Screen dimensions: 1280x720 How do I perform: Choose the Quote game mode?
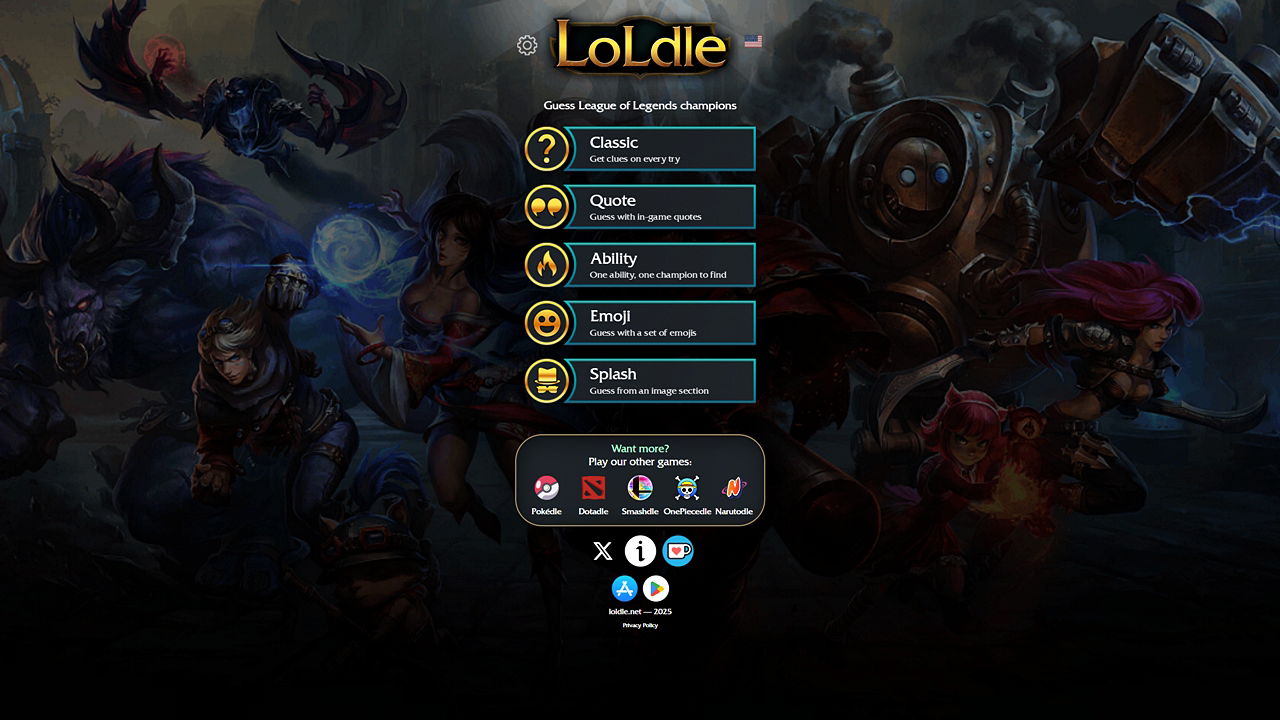(640, 207)
